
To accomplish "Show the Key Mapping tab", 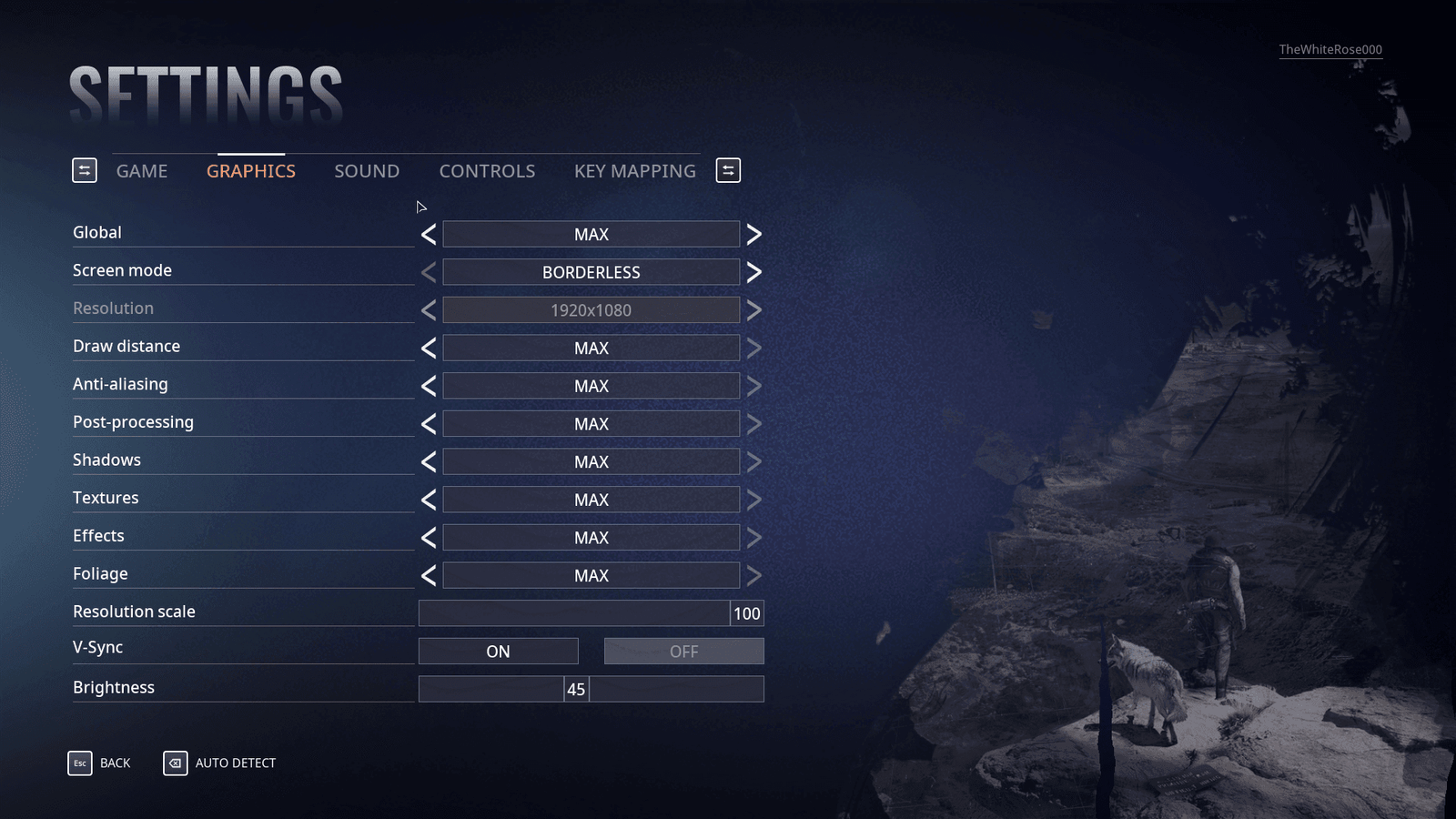I will coord(634,171).
